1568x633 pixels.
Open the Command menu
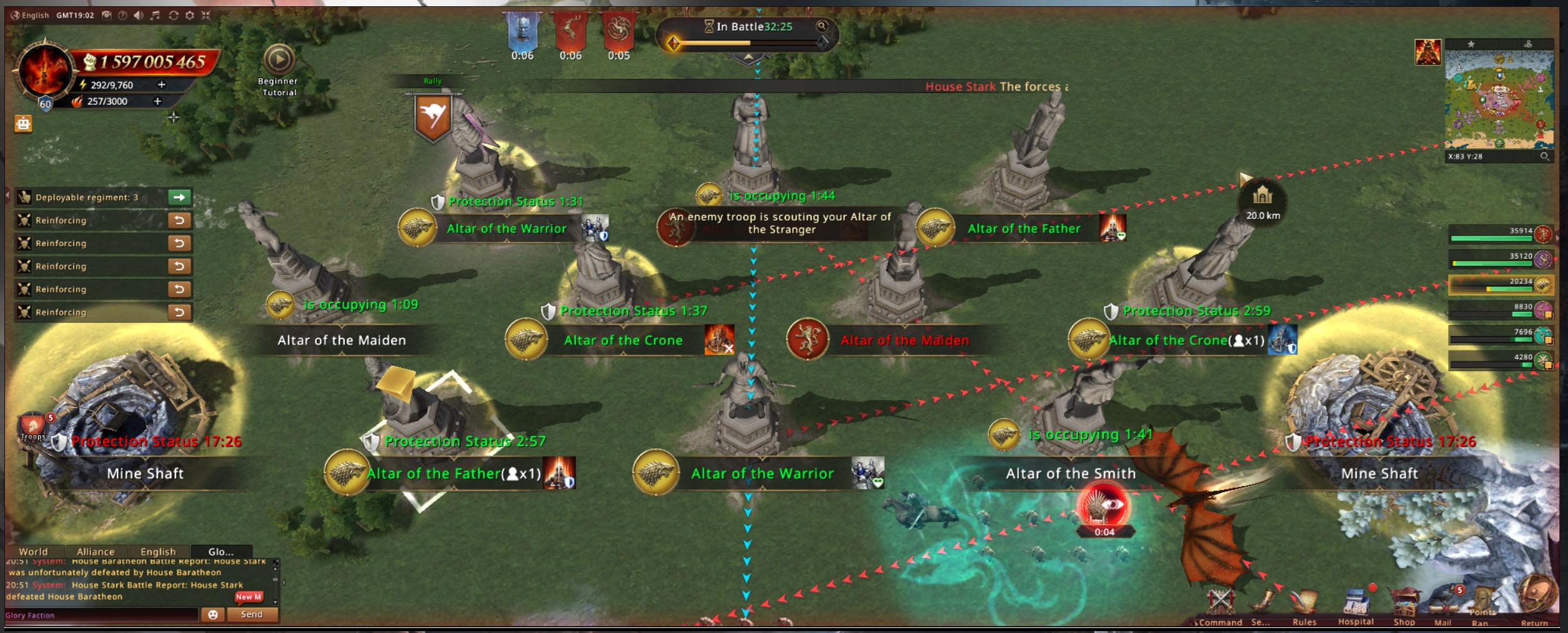pos(1220,605)
